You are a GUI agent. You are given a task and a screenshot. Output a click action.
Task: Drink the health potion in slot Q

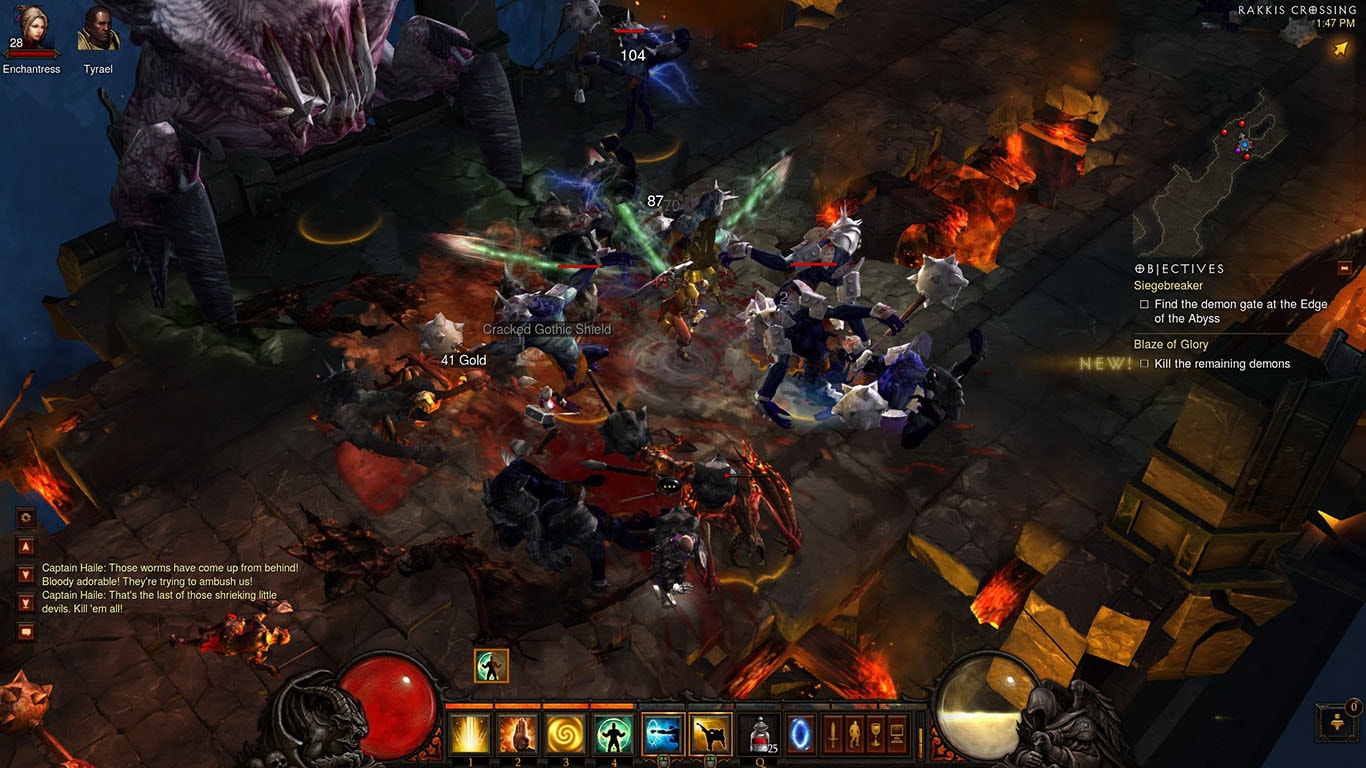[758, 734]
